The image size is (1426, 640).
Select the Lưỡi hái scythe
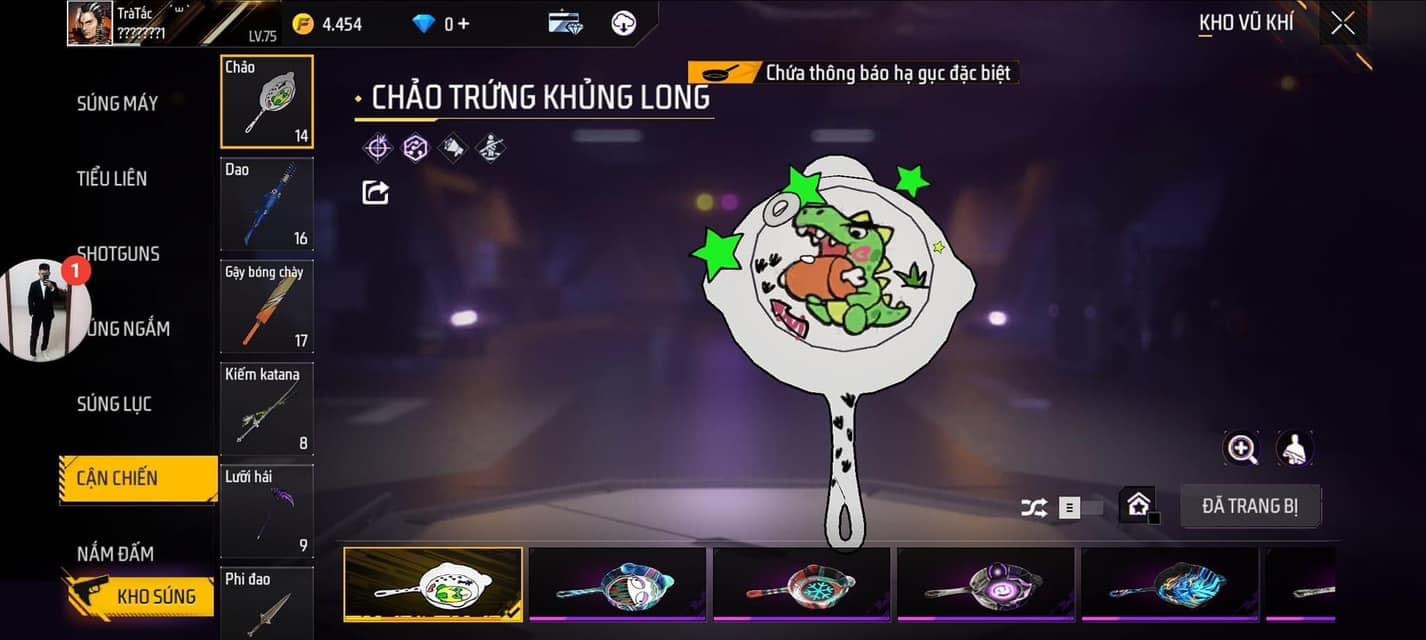266,511
